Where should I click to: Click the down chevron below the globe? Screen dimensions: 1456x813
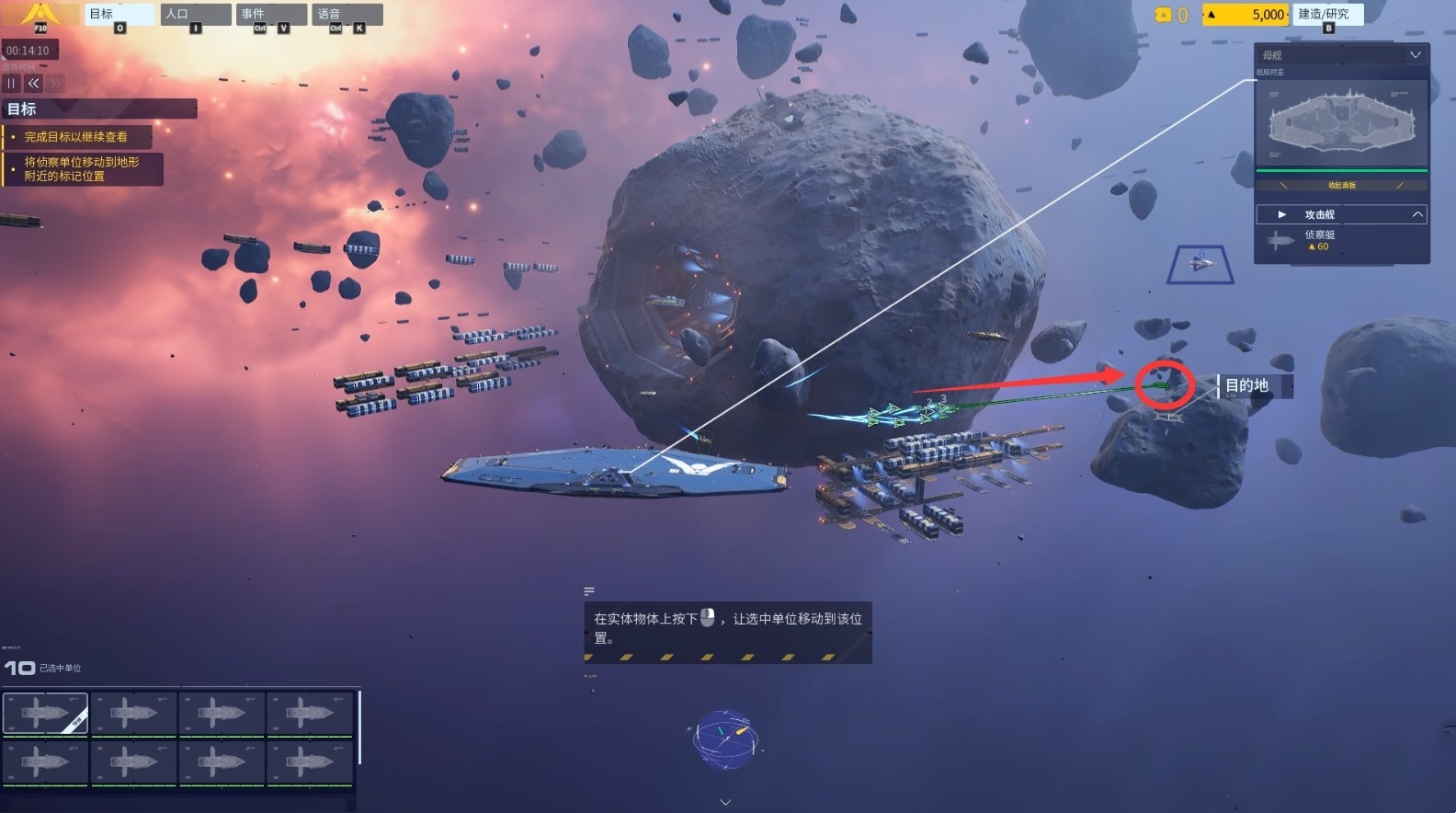725,803
